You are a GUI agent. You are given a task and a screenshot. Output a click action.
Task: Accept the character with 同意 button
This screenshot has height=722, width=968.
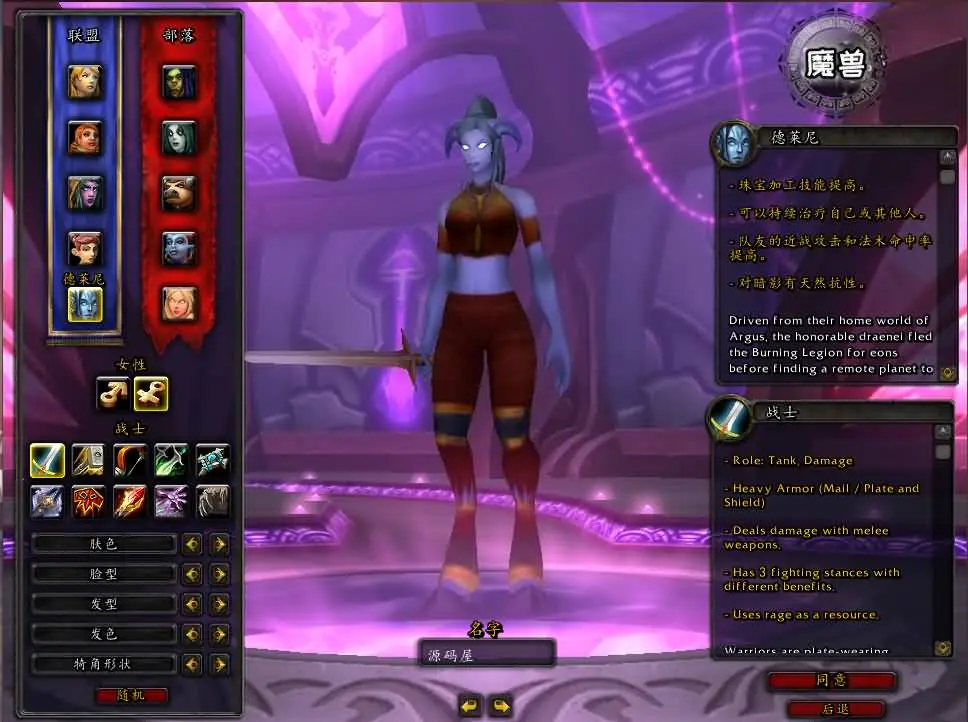[x=832, y=681]
